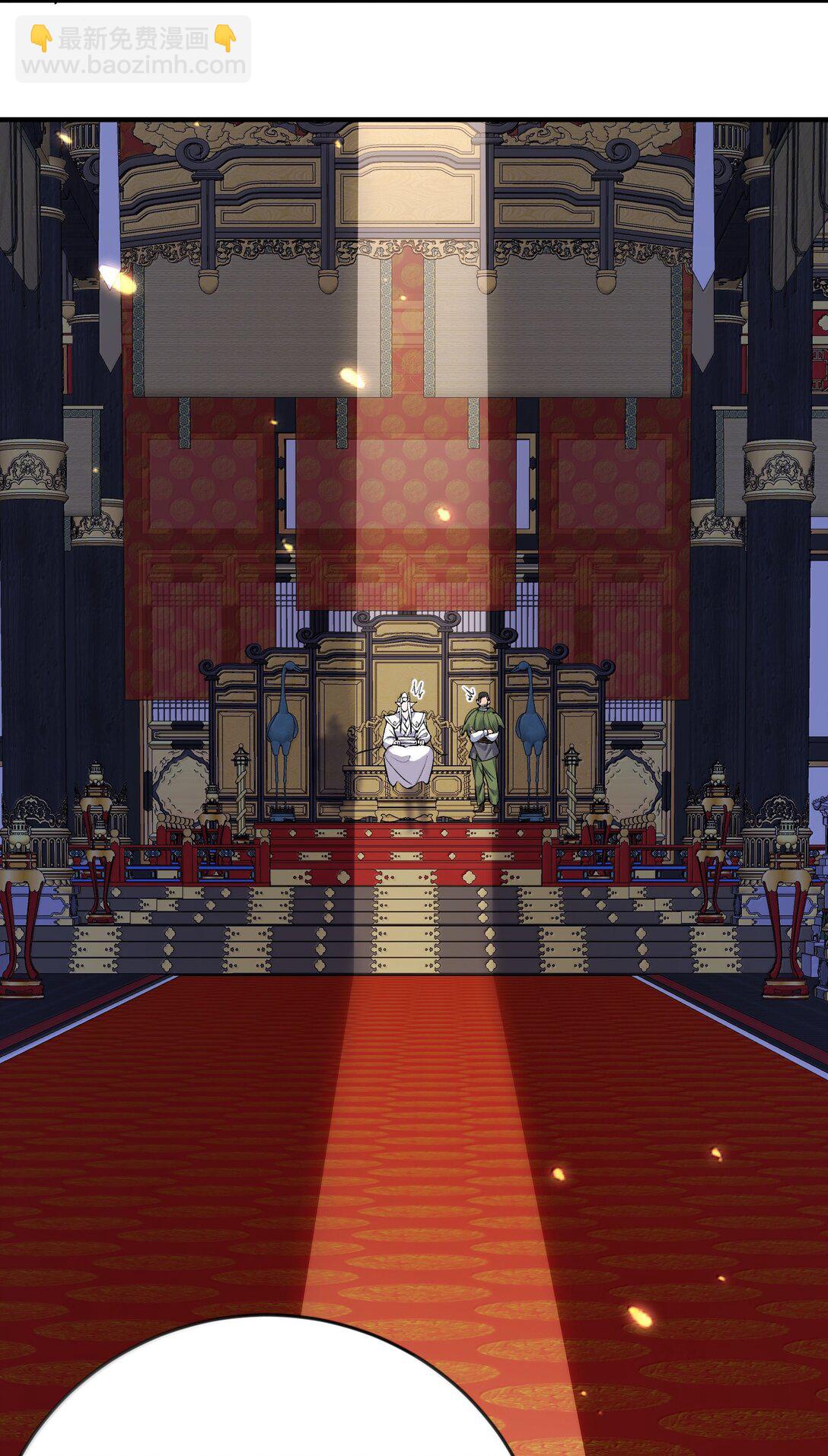Open the baozimh.com free comics banner

click(x=133, y=50)
